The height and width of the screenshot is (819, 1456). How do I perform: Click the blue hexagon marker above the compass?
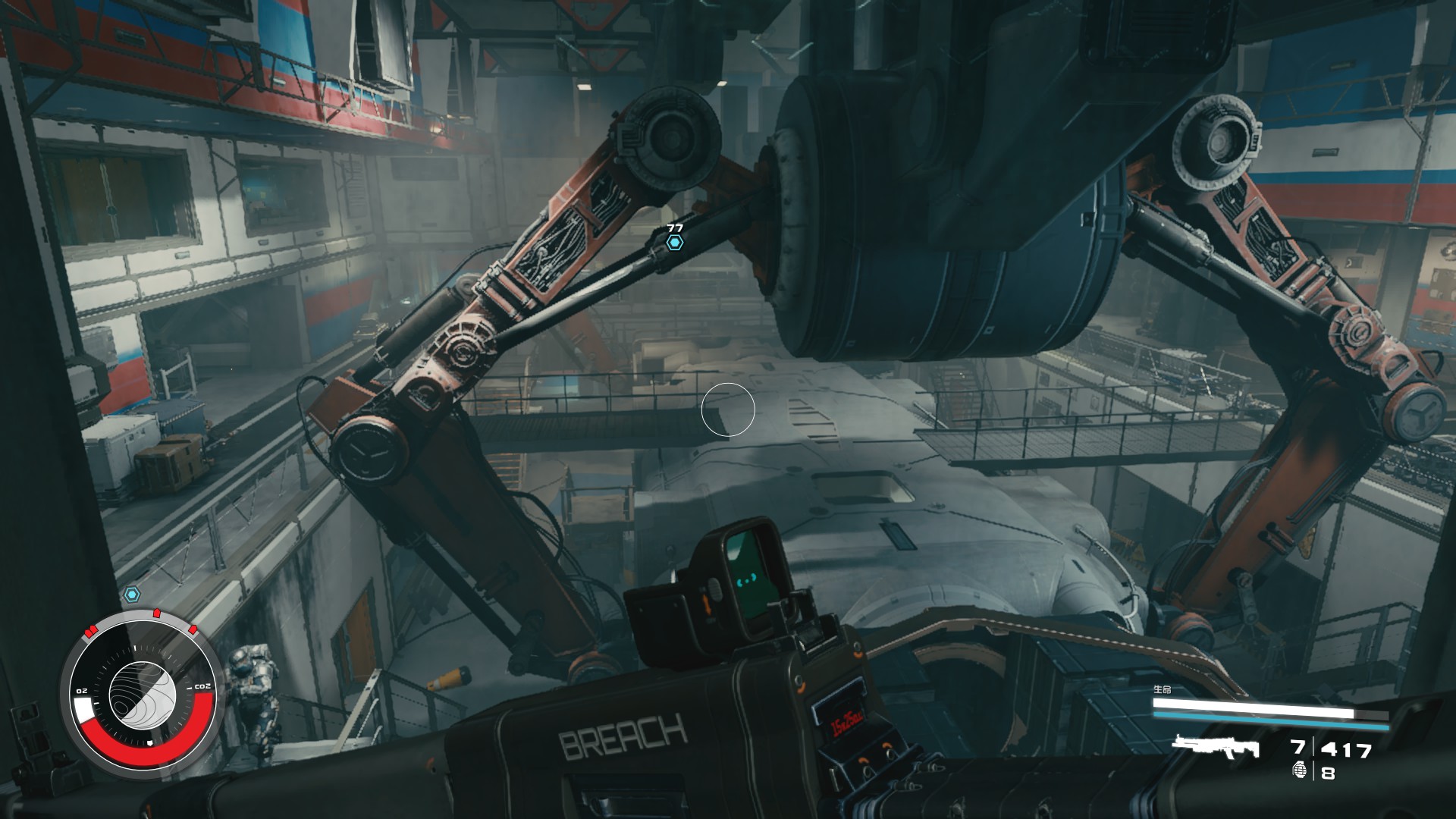(x=132, y=594)
